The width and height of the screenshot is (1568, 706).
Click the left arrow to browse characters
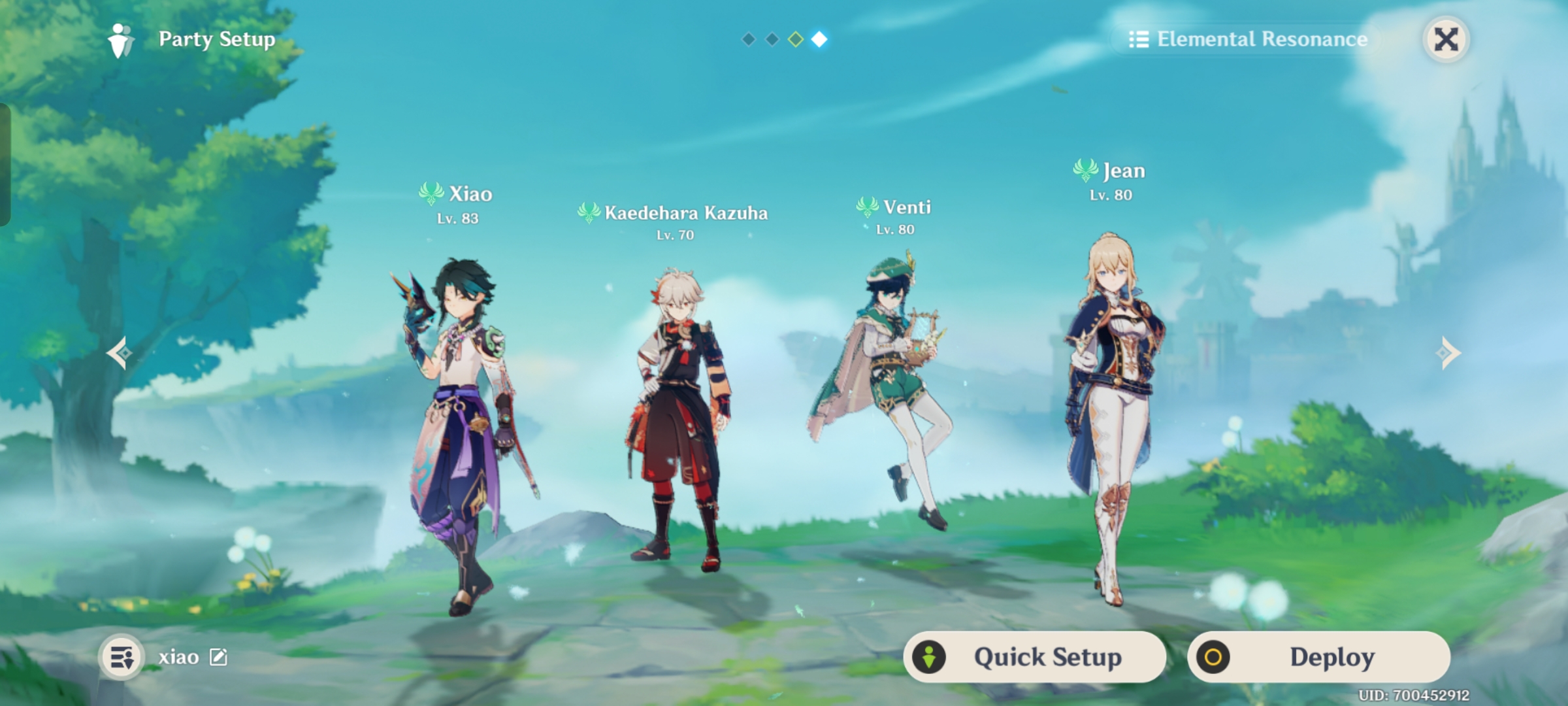tap(119, 352)
